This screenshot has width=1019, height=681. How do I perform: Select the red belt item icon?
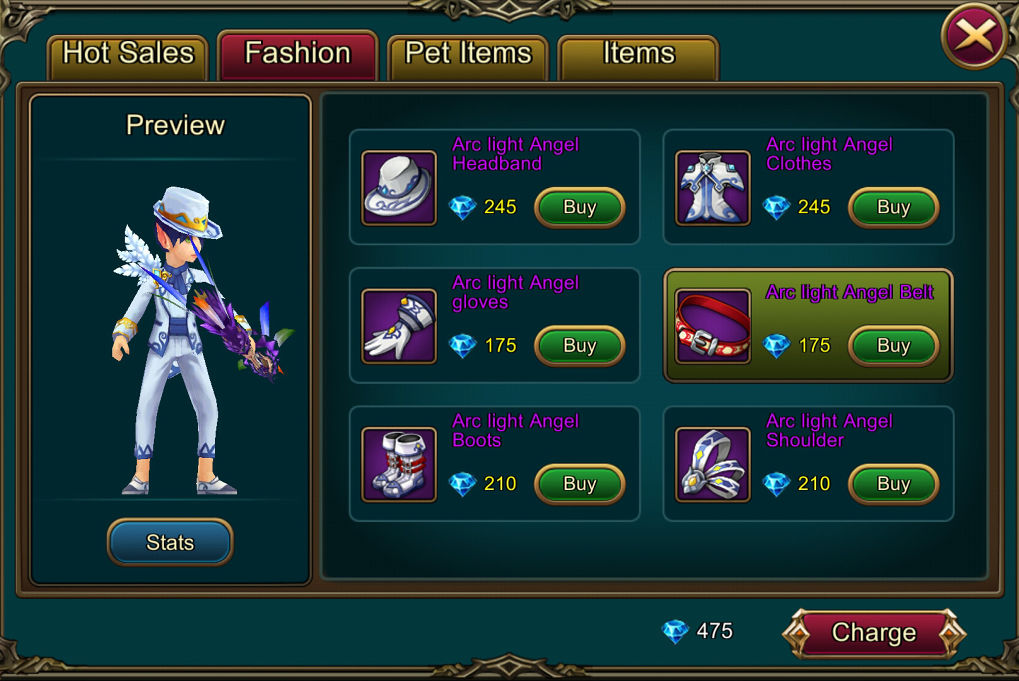713,325
